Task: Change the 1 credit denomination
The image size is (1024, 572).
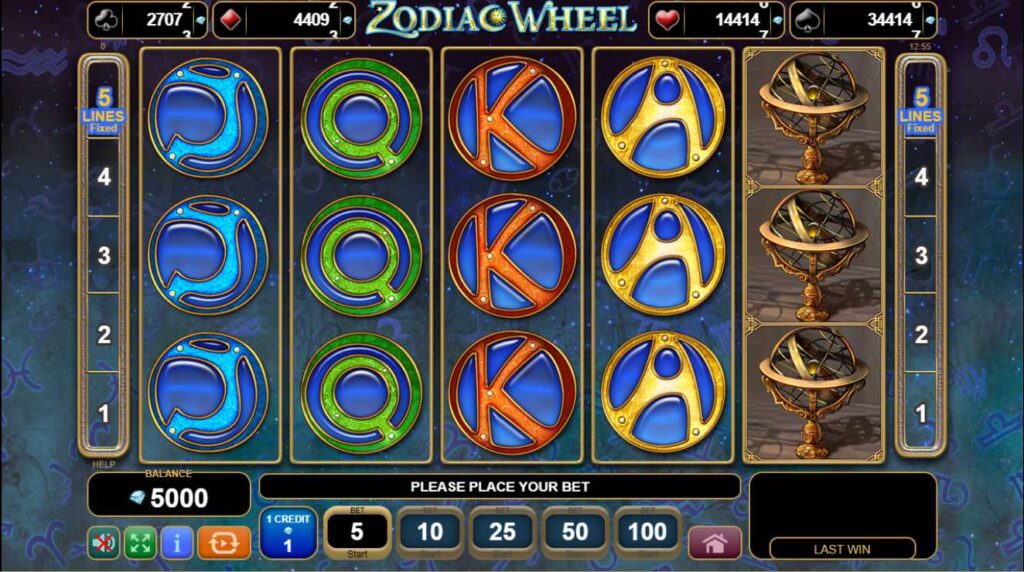Action: [288, 532]
